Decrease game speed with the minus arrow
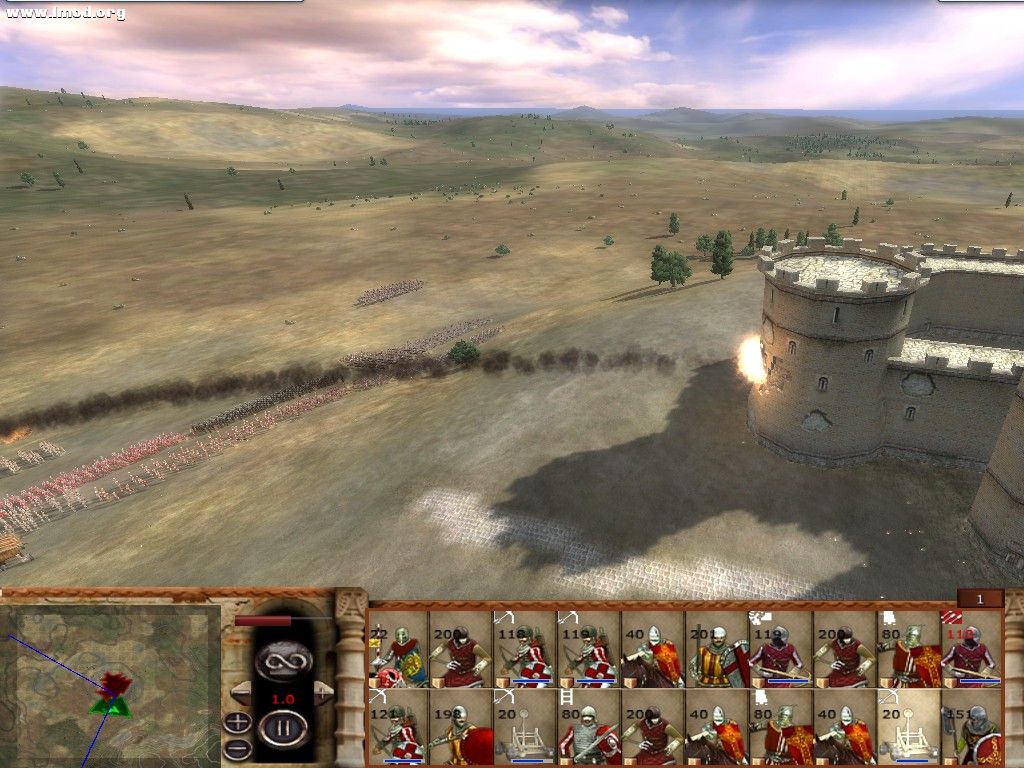The height and width of the screenshot is (768, 1024). point(240,692)
